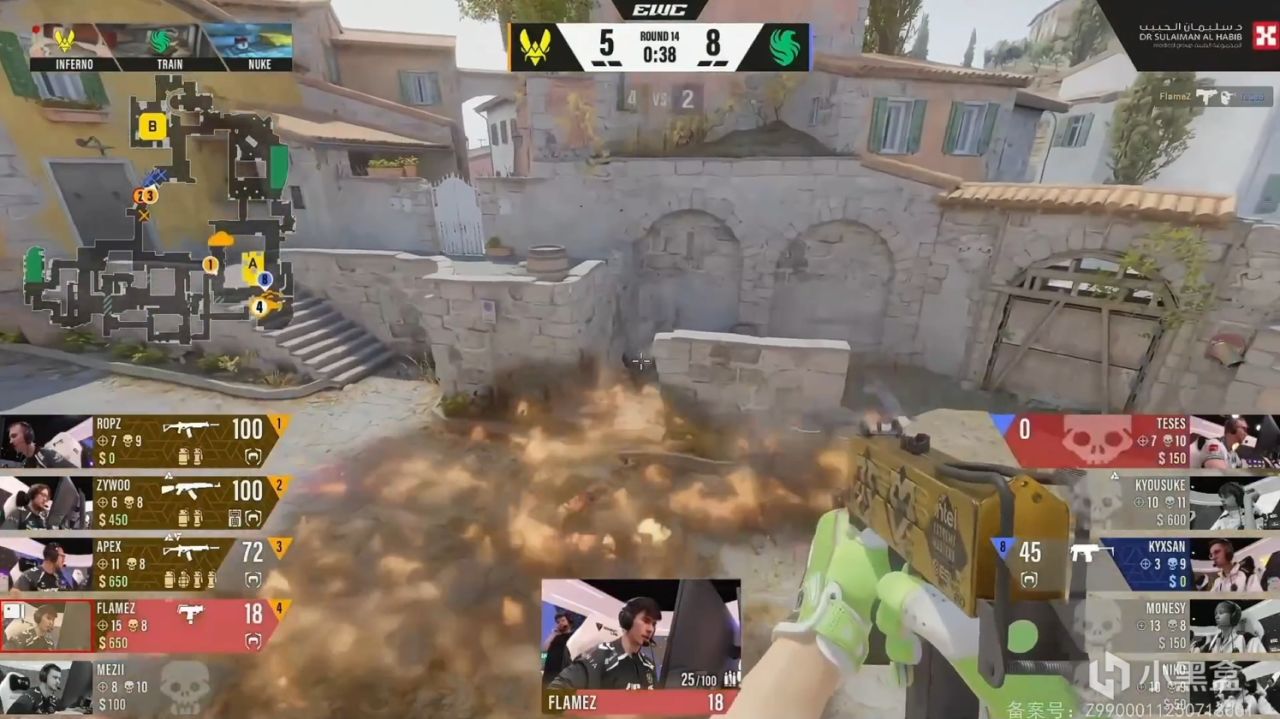Click the Inferno radar minimap
The height and width of the screenshot is (719, 1280).
tap(160, 210)
